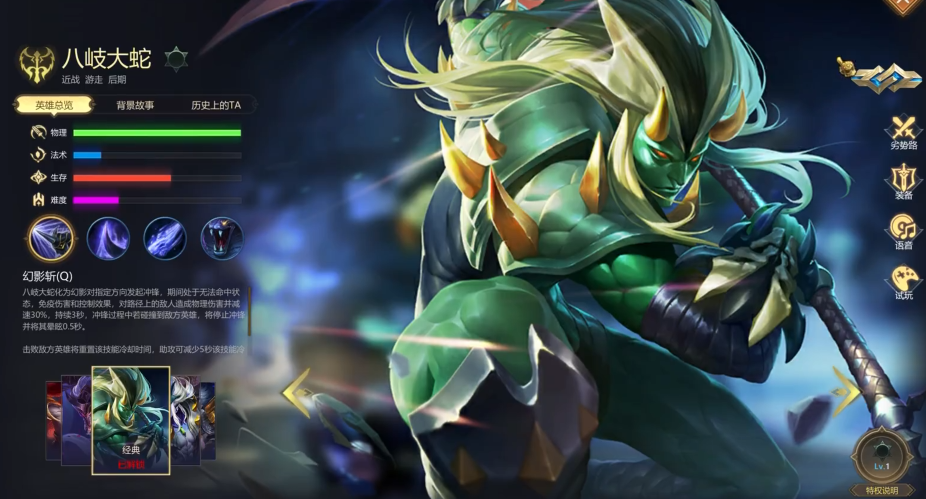Select the 经典 classic skin card

click(x=131, y=420)
